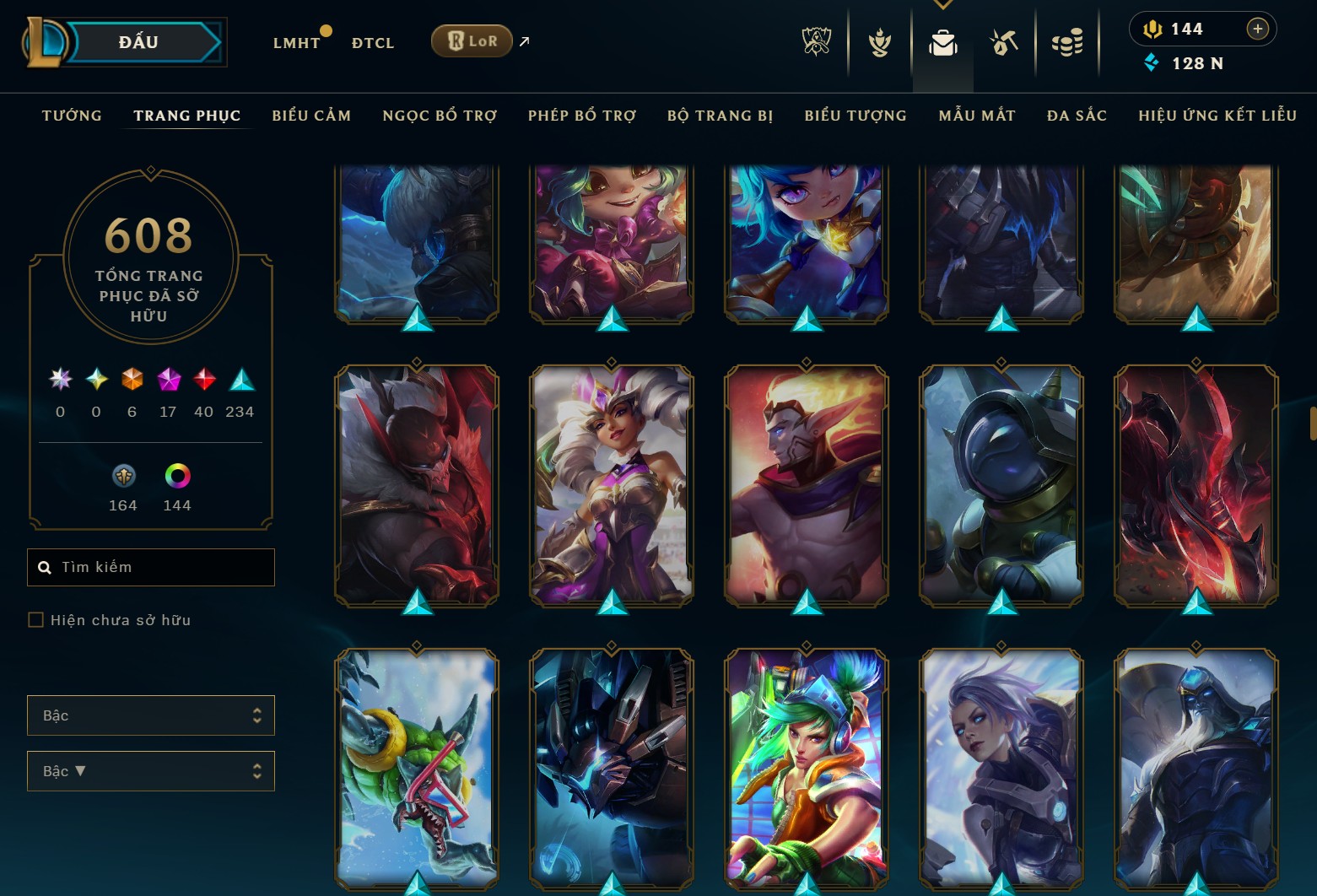Image resolution: width=1317 pixels, height=896 pixels.
Task: Open the first 'Bậc' dropdown
Action: coord(151,715)
